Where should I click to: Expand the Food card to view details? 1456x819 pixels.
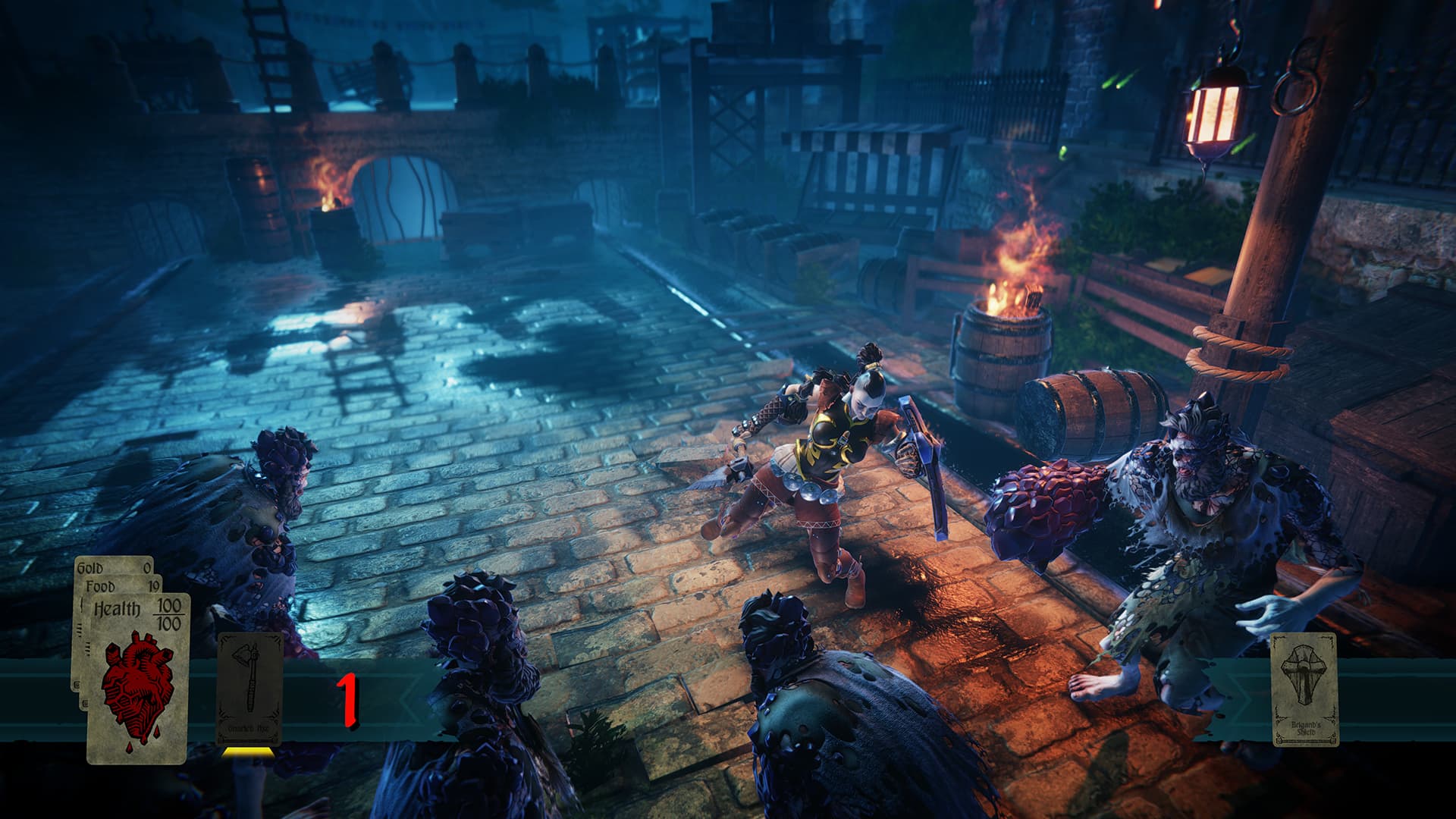tap(102, 585)
